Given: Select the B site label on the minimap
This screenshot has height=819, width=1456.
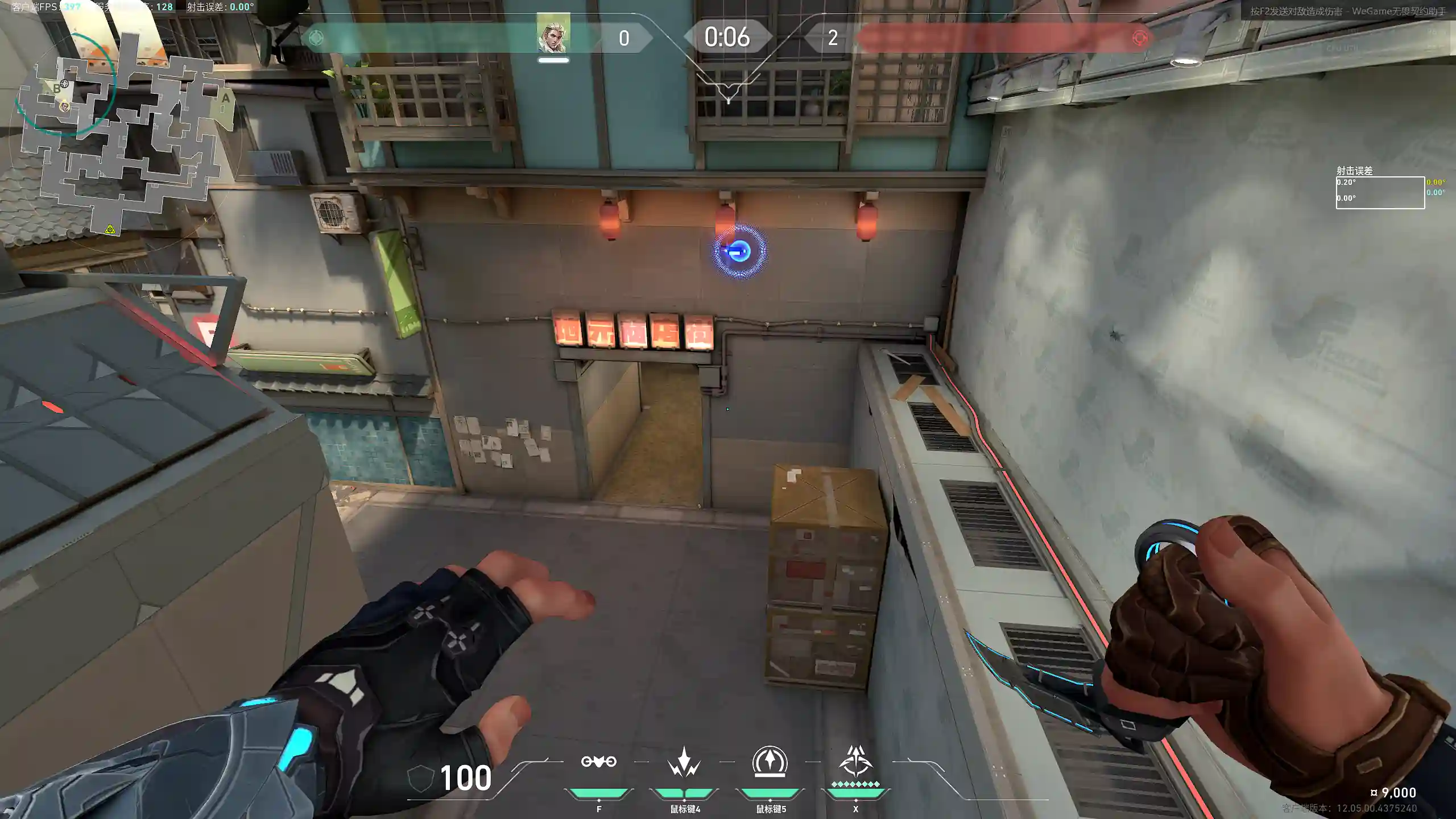Looking at the screenshot, I should (x=56, y=89).
